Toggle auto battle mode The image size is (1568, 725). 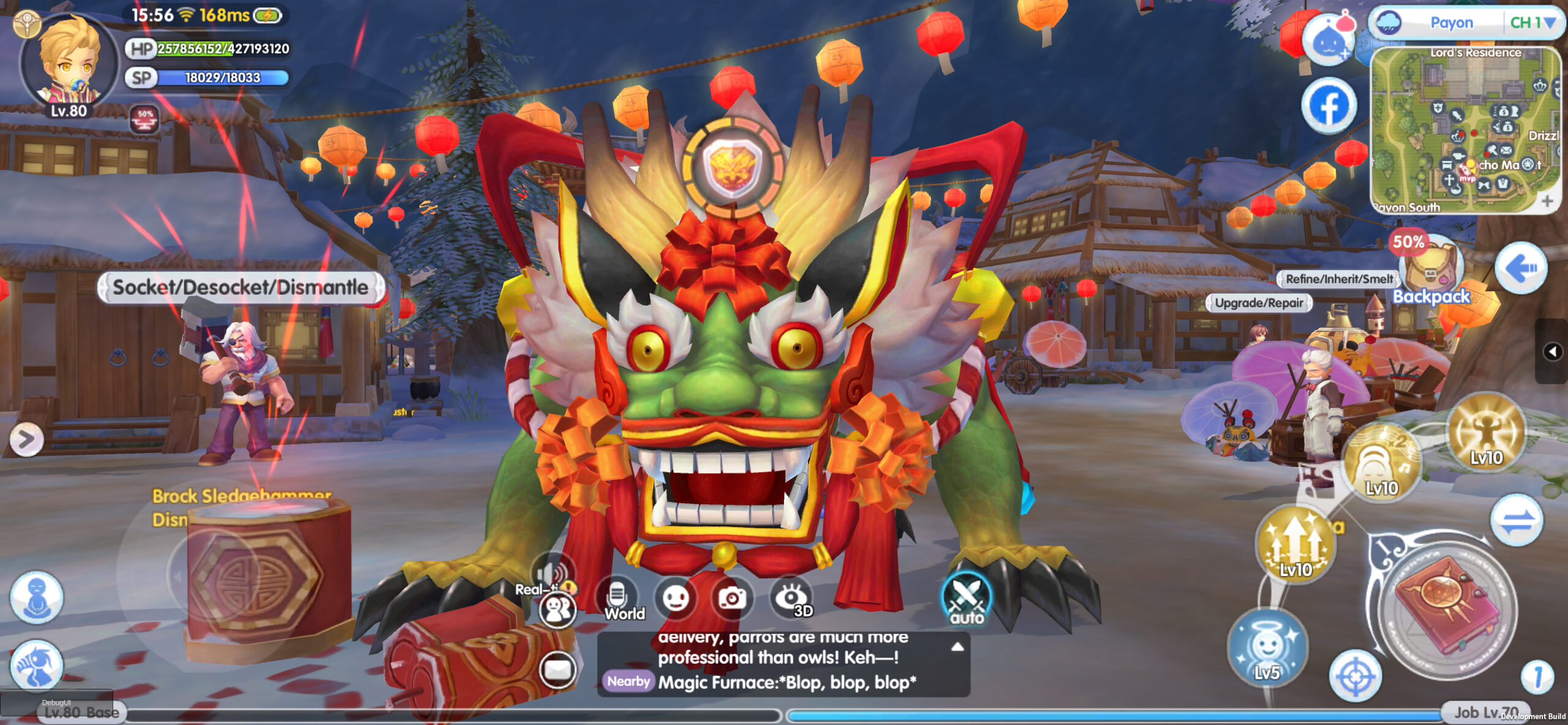pos(967,599)
